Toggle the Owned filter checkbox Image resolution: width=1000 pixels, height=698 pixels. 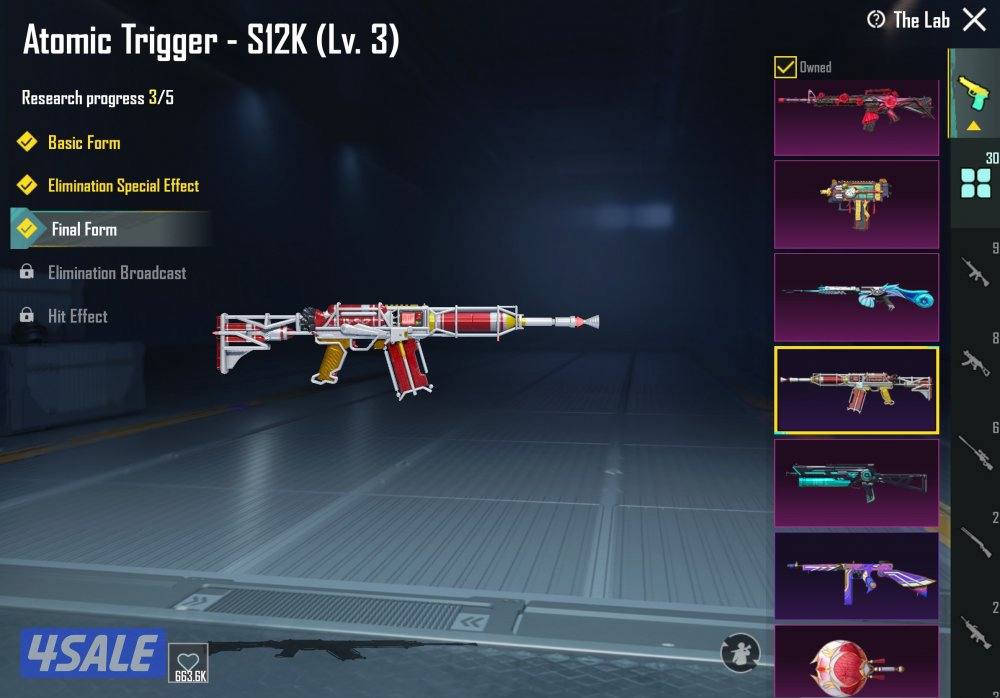coord(786,68)
